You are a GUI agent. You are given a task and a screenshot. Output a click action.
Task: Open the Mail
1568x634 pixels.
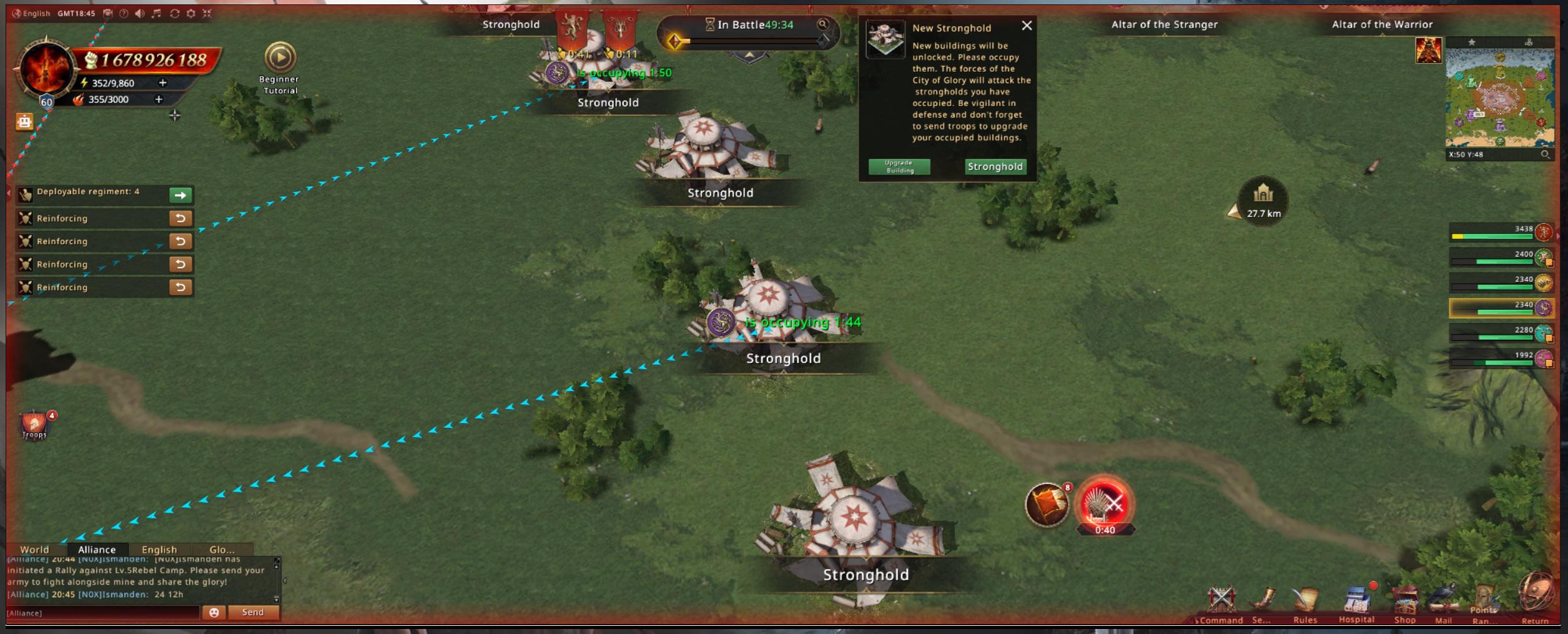tap(1443, 603)
